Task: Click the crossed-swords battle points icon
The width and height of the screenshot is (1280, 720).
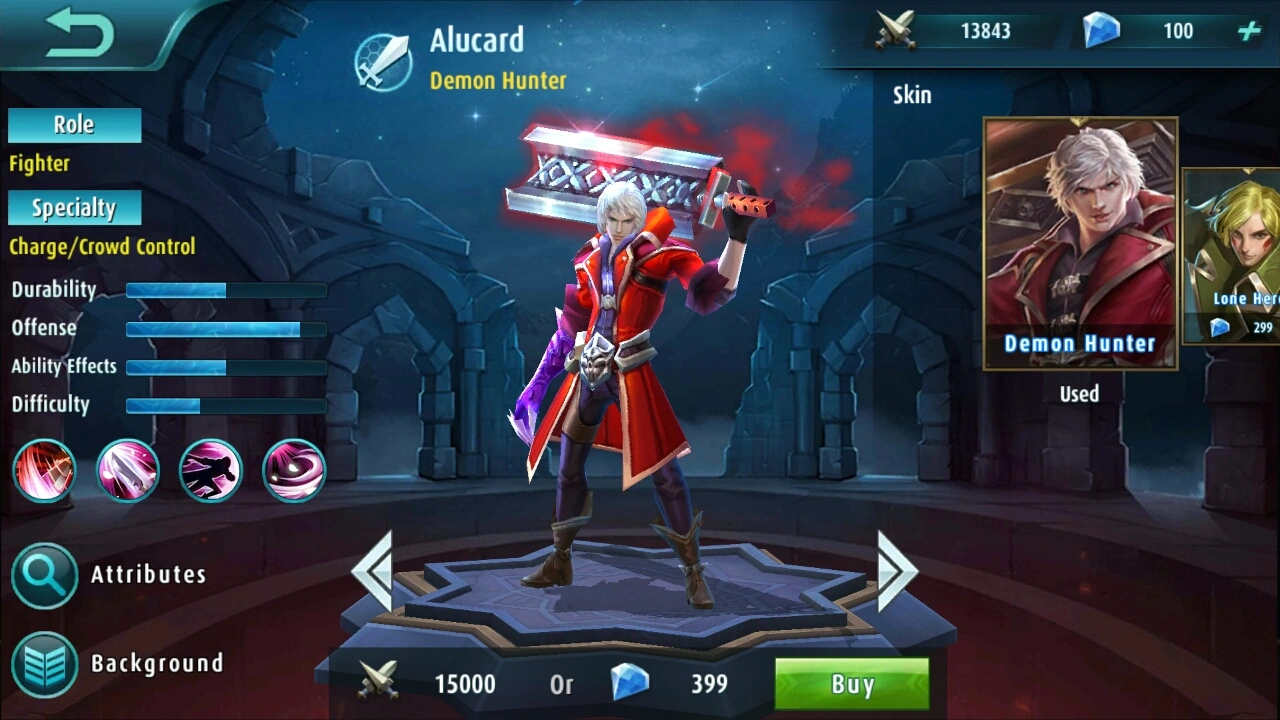Action: tap(898, 30)
